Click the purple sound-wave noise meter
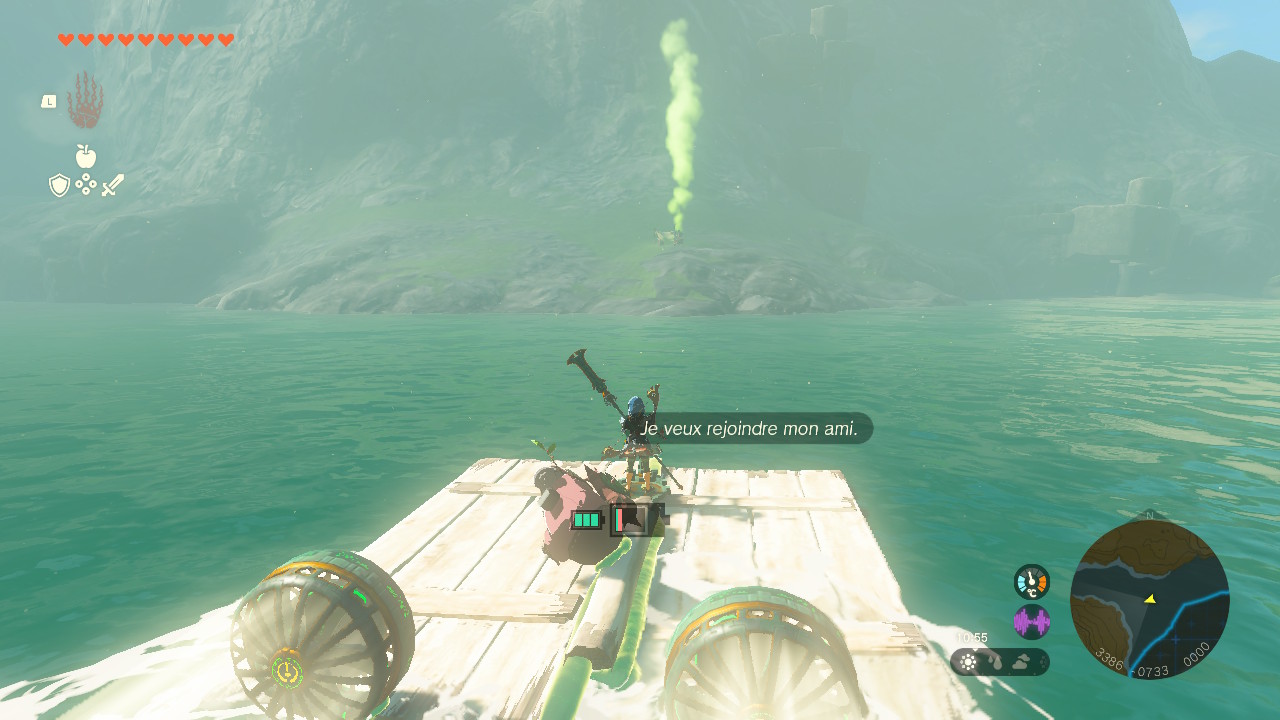Image resolution: width=1280 pixels, height=720 pixels. click(1031, 622)
